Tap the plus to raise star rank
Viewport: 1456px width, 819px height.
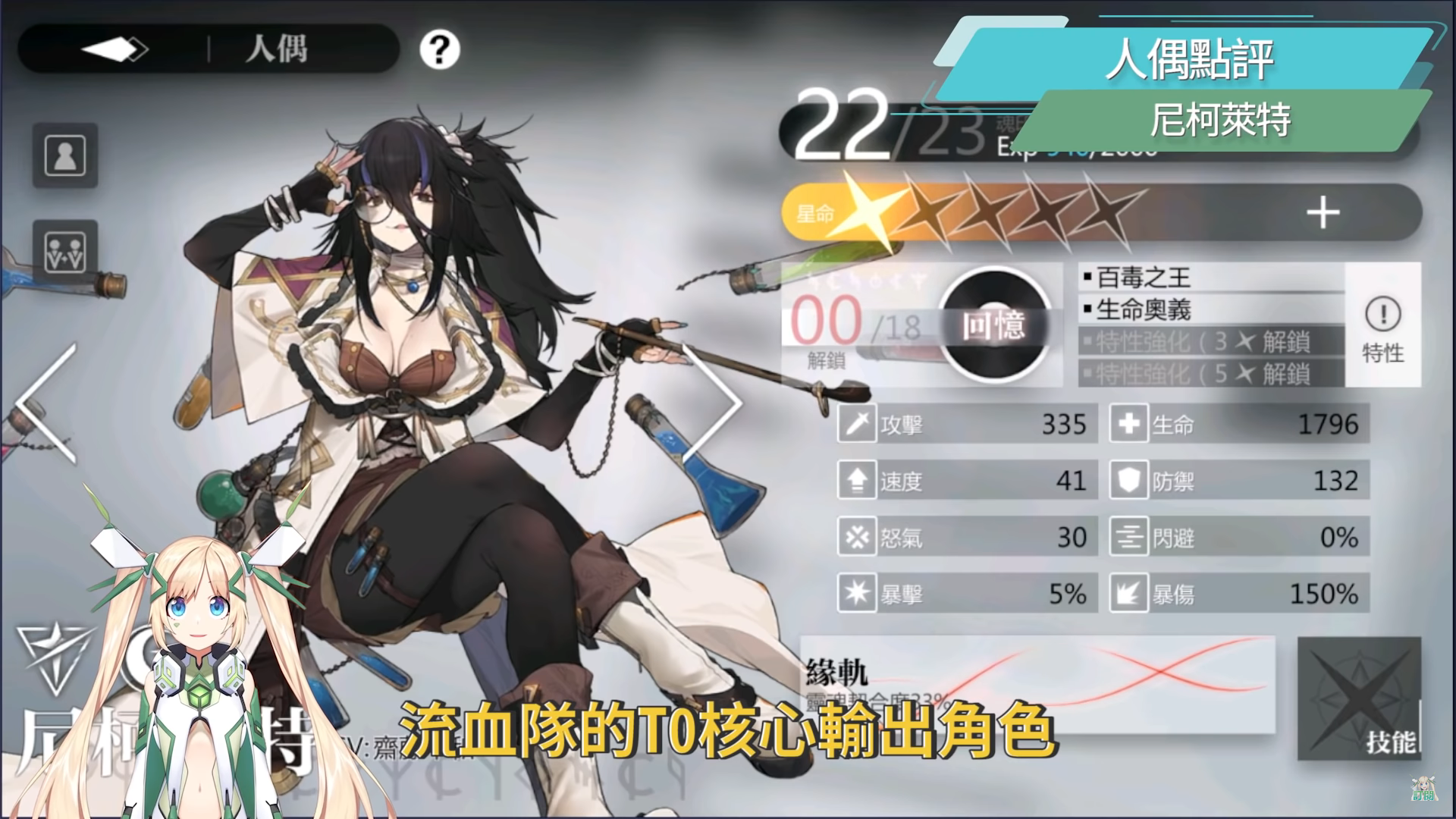point(1323,213)
